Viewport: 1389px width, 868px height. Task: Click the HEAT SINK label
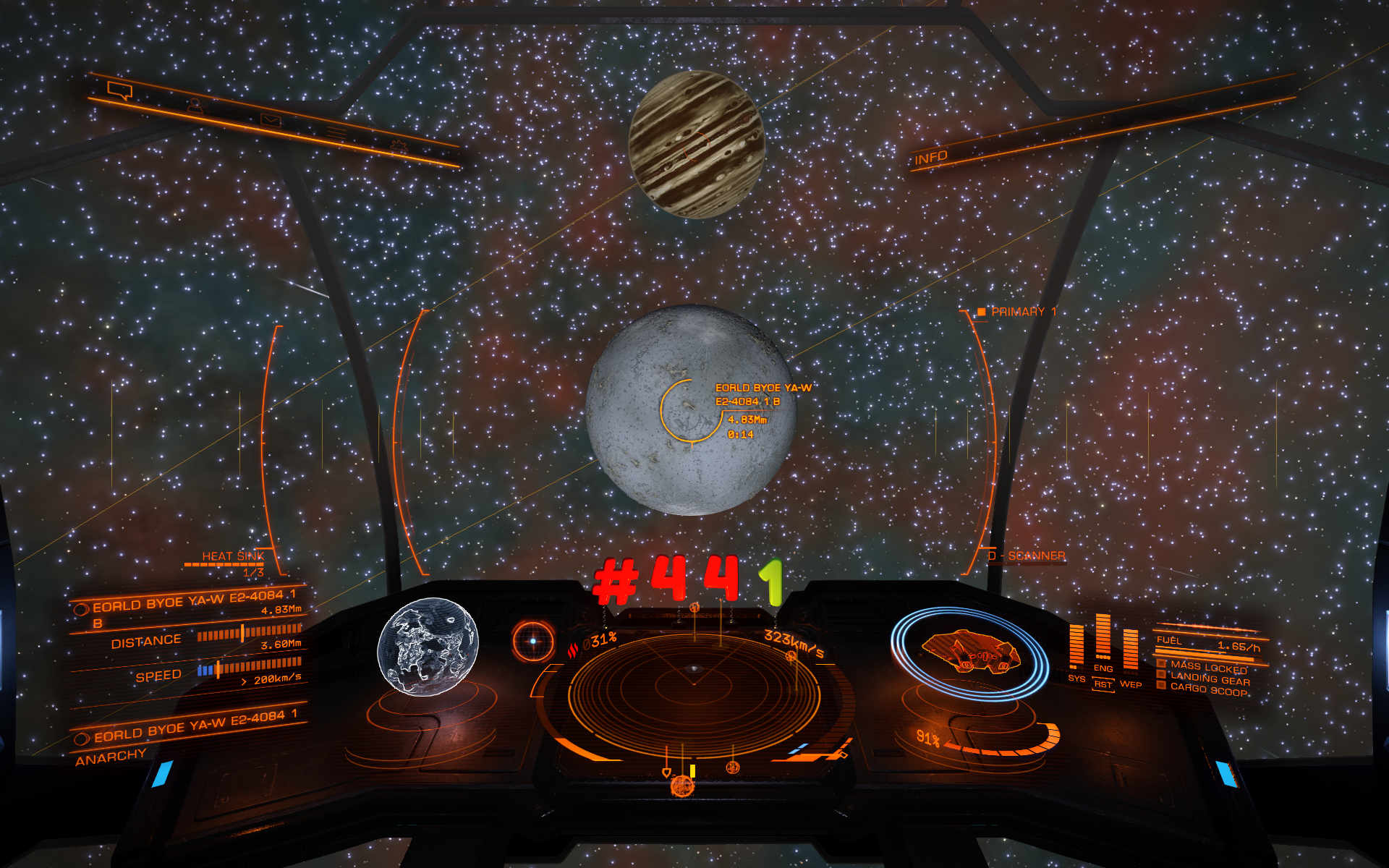[x=232, y=556]
